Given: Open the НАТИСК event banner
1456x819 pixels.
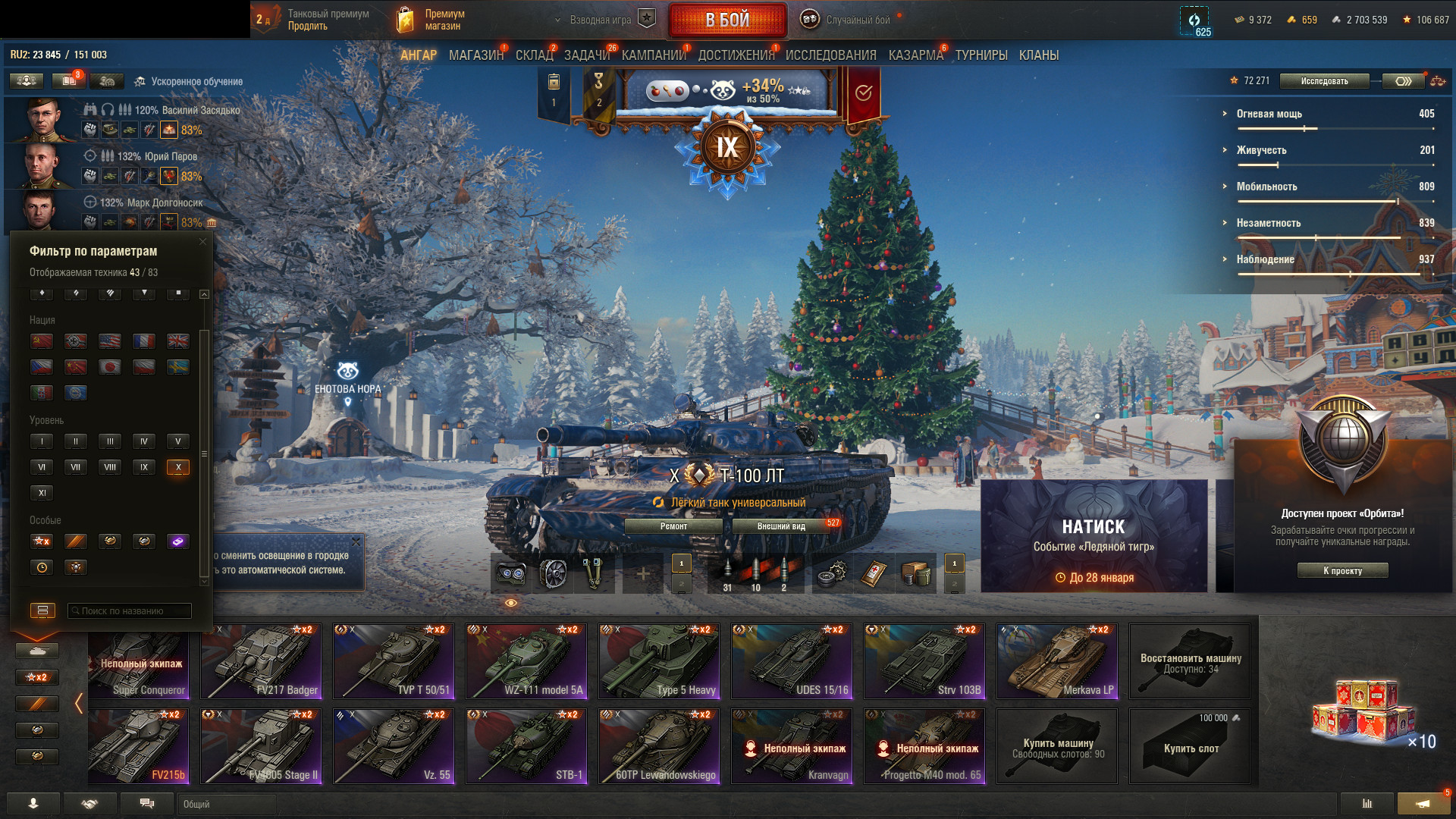Looking at the screenshot, I should [x=1094, y=536].
